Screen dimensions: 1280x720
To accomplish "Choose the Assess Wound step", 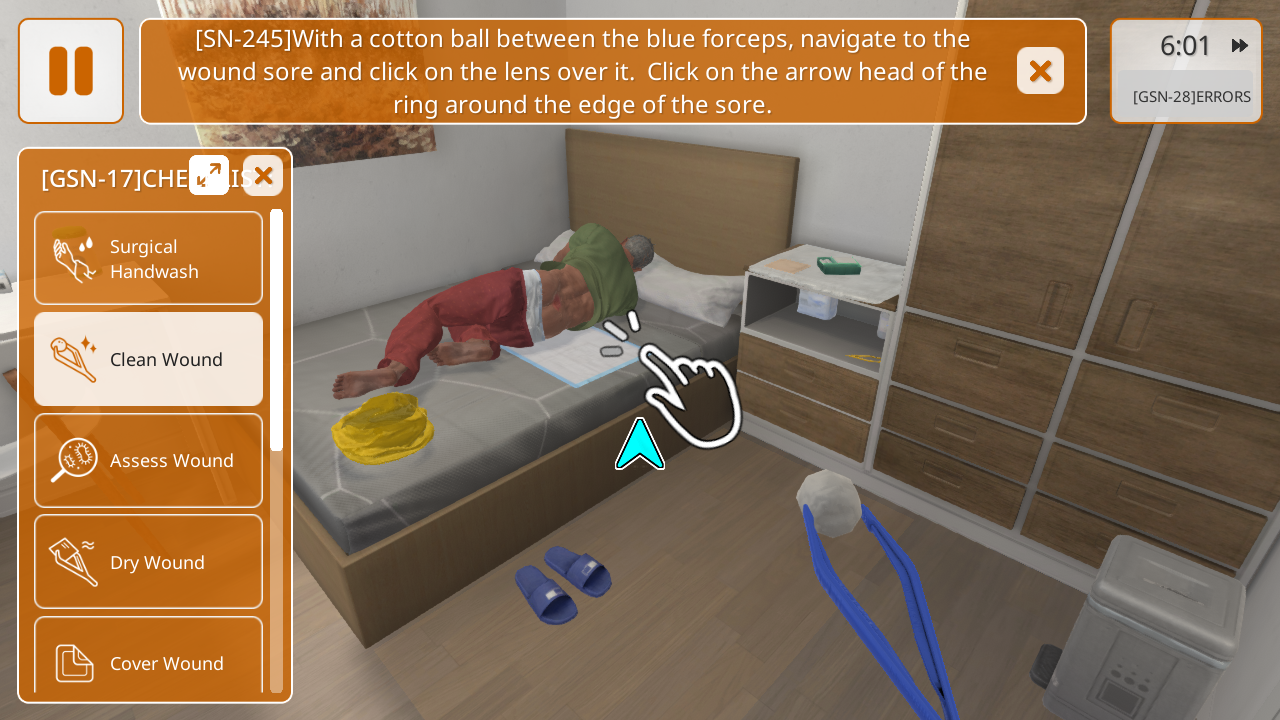I will coord(149,460).
